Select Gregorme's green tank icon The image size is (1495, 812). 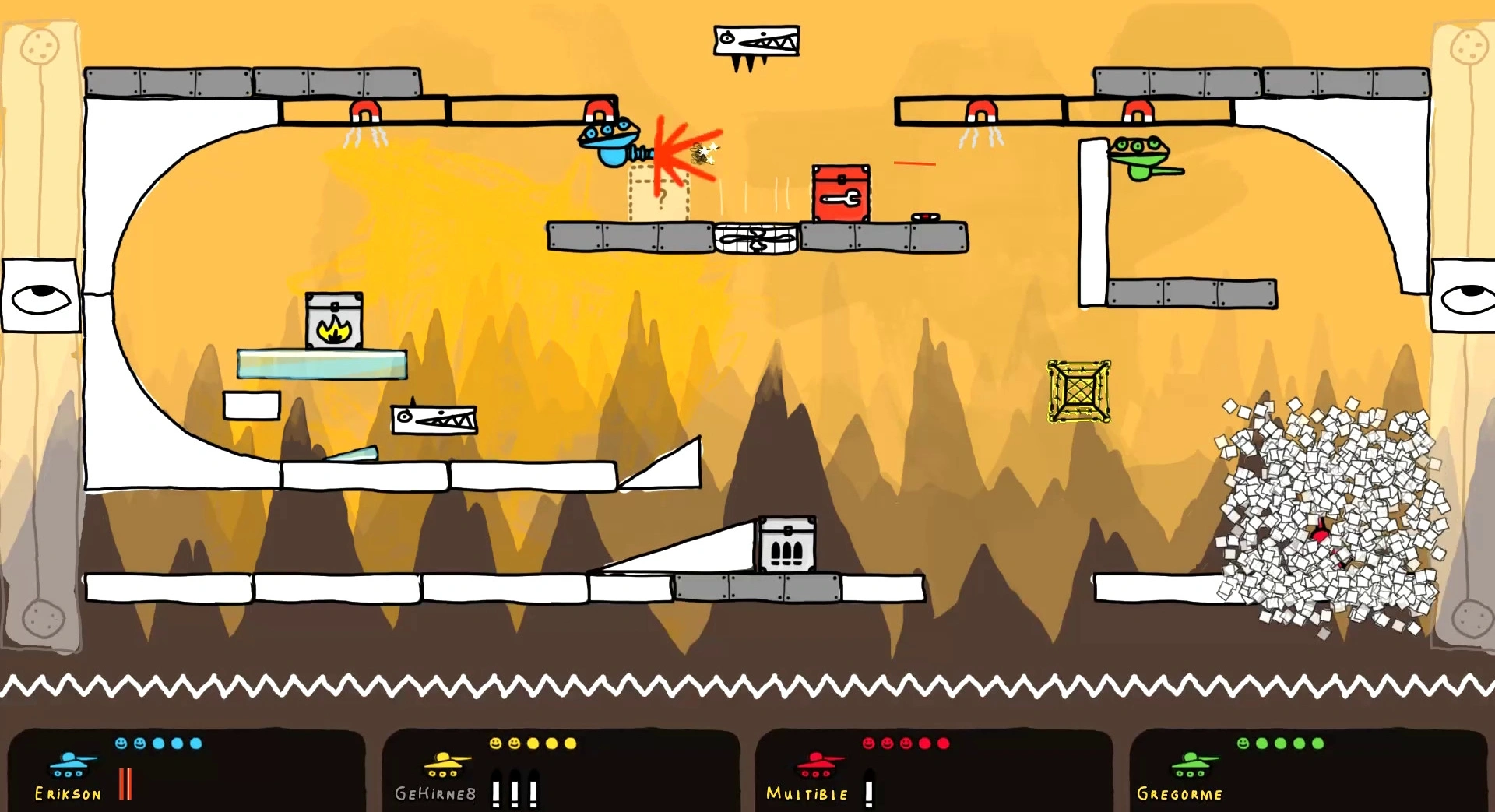coord(1192,765)
